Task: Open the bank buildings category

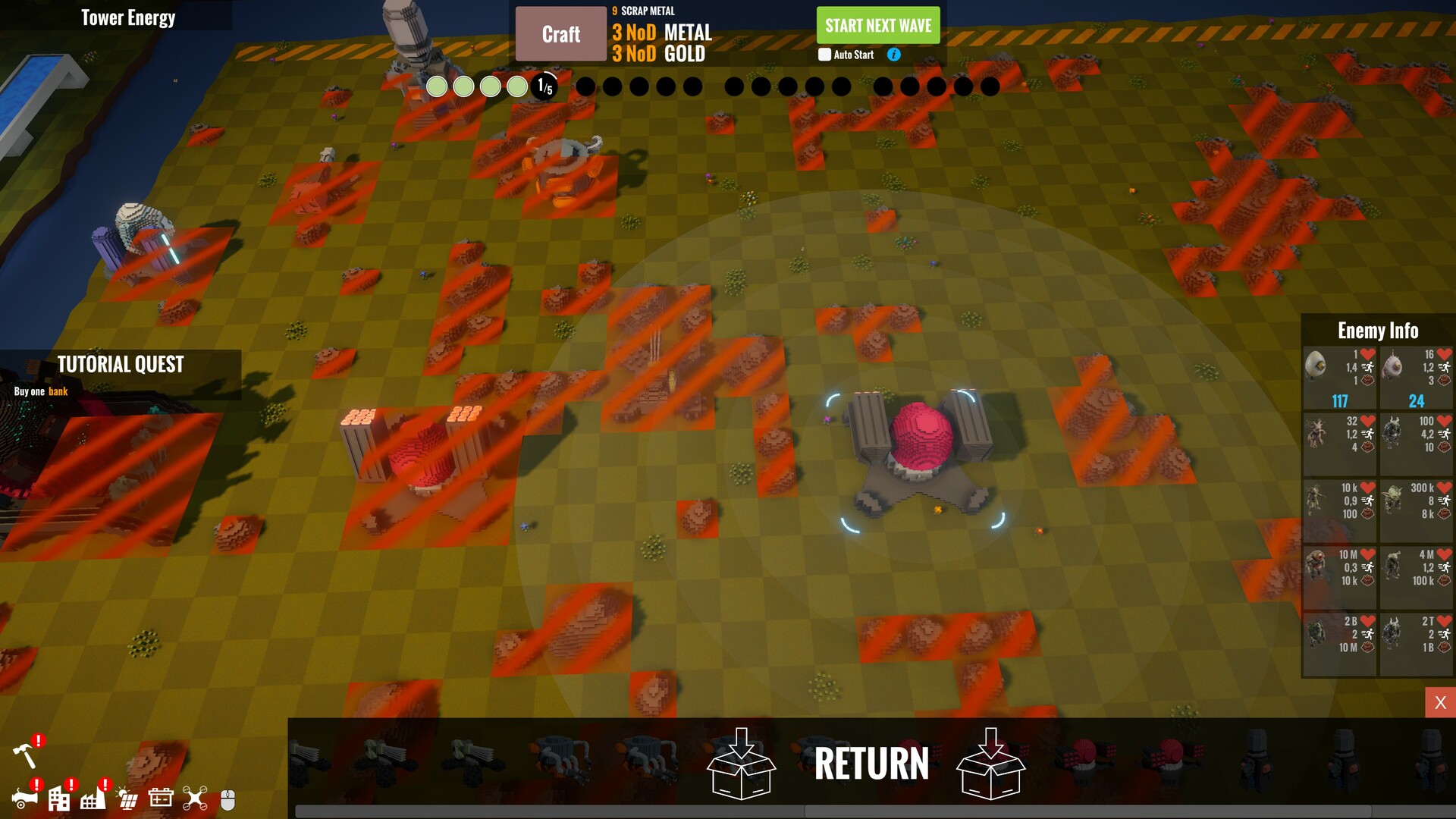Action: click(59, 799)
